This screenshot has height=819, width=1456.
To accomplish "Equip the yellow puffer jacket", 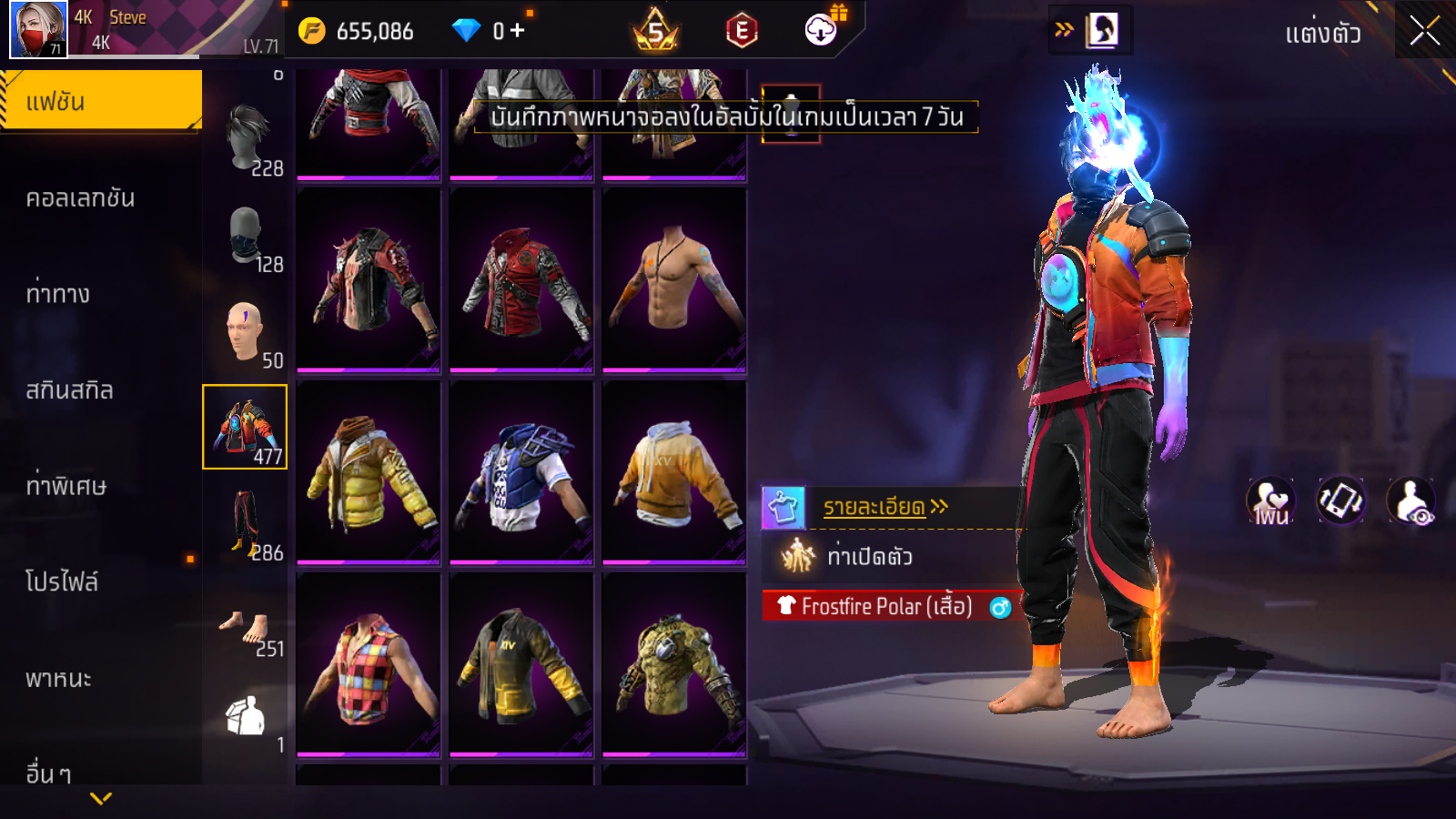I will click(369, 473).
